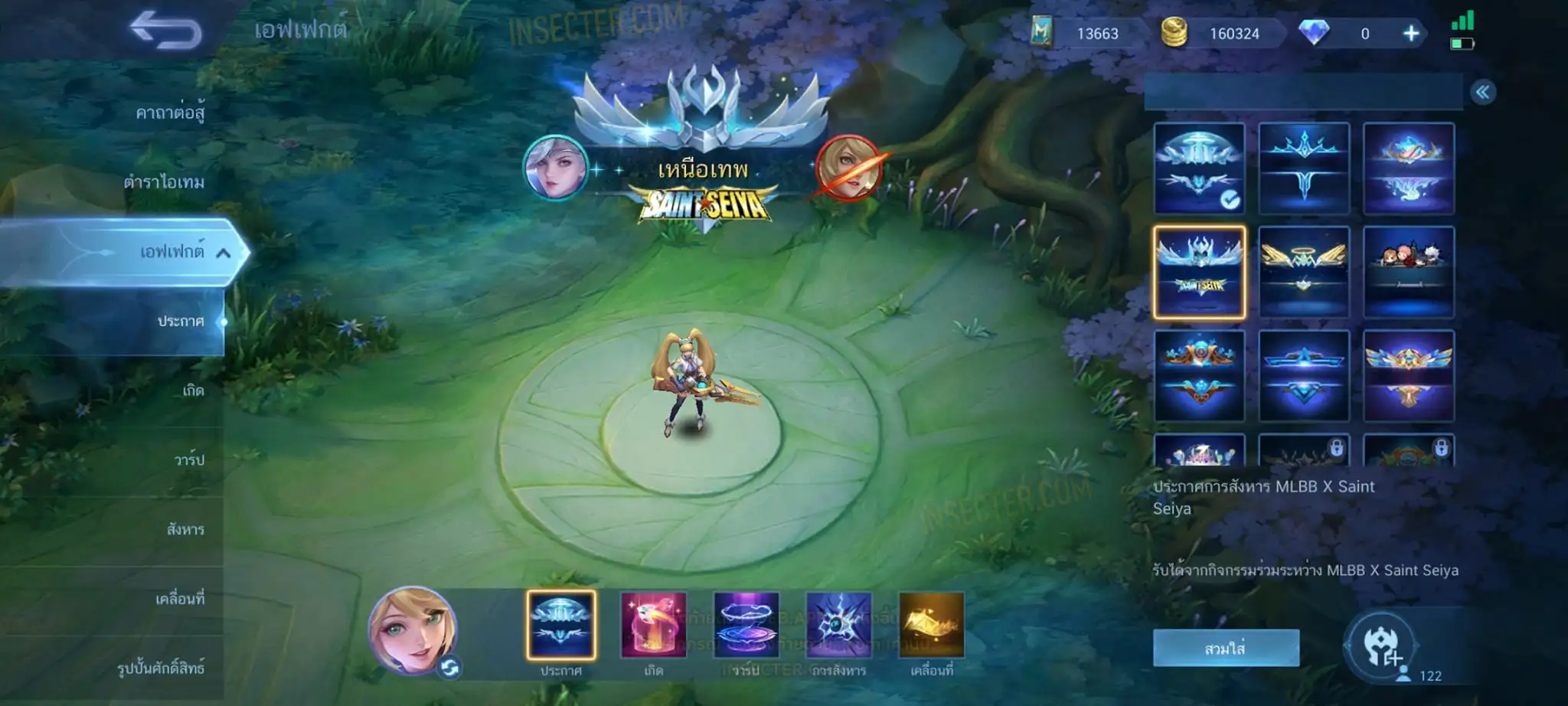Select the Saint Seiya kill notification thumbnail
This screenshot has height=706, width=1568.
(x=1199, y=273)
